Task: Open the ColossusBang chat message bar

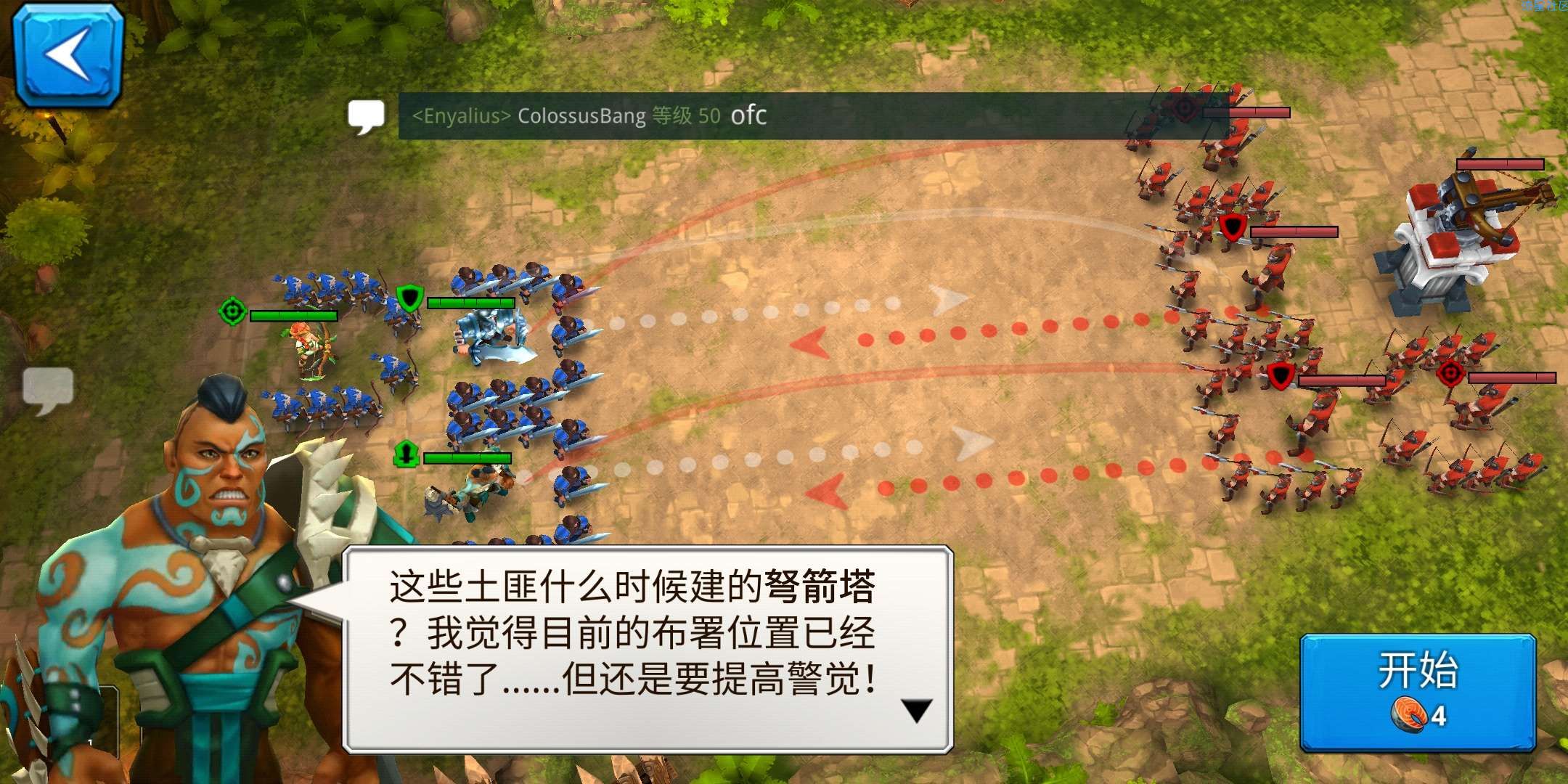Action: 799,116
